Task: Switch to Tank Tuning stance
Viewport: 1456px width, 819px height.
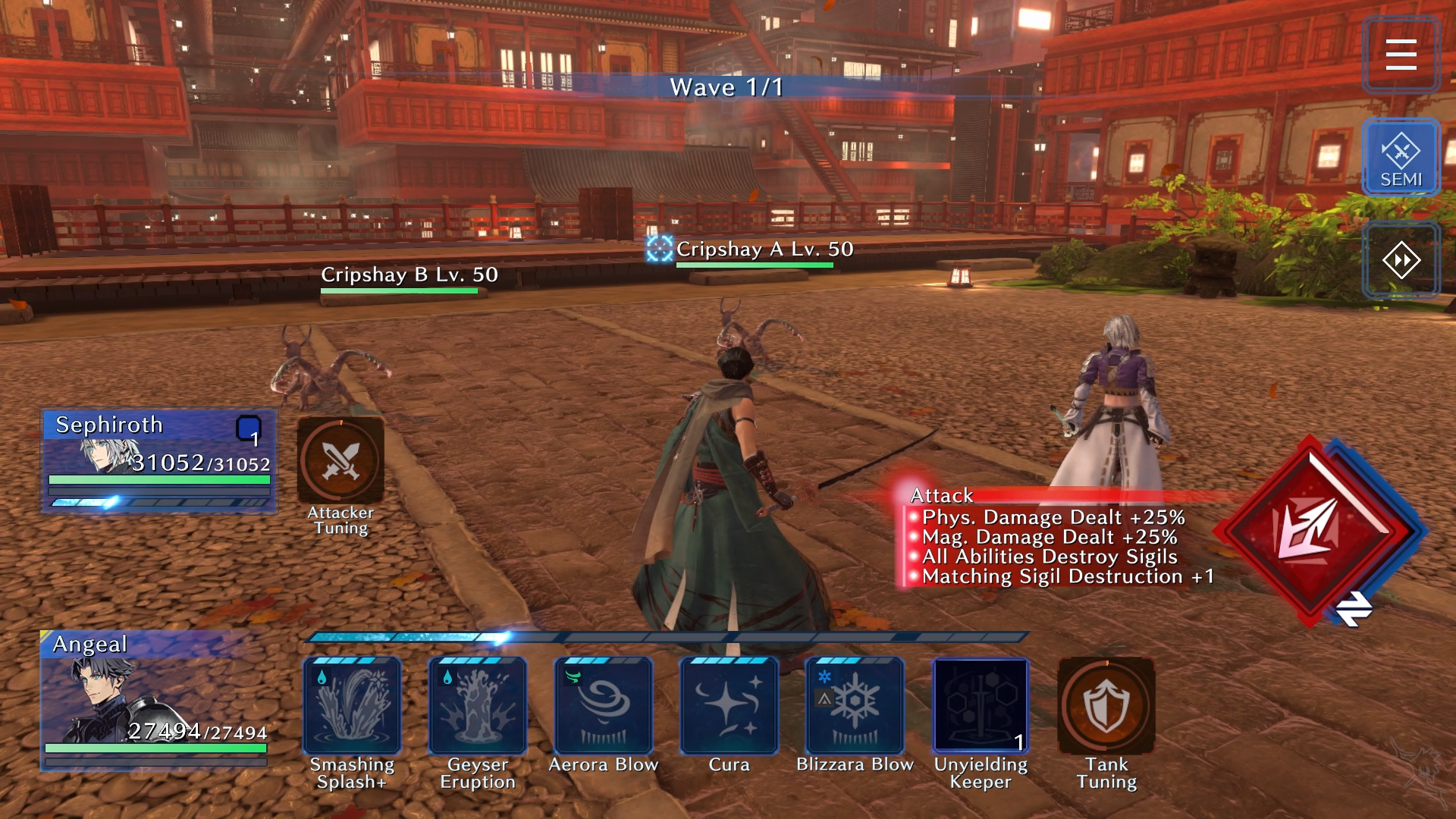Action: pos(1106,706)
